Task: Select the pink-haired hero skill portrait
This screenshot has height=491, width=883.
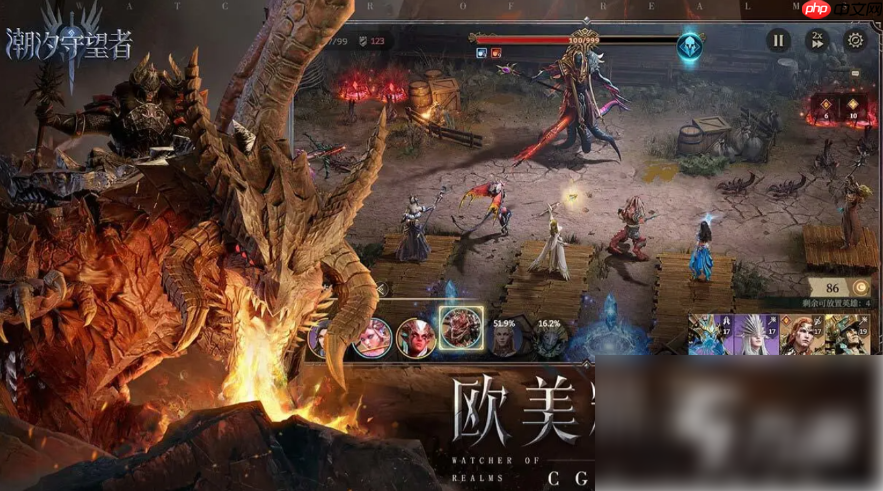Action: [371, 338]
